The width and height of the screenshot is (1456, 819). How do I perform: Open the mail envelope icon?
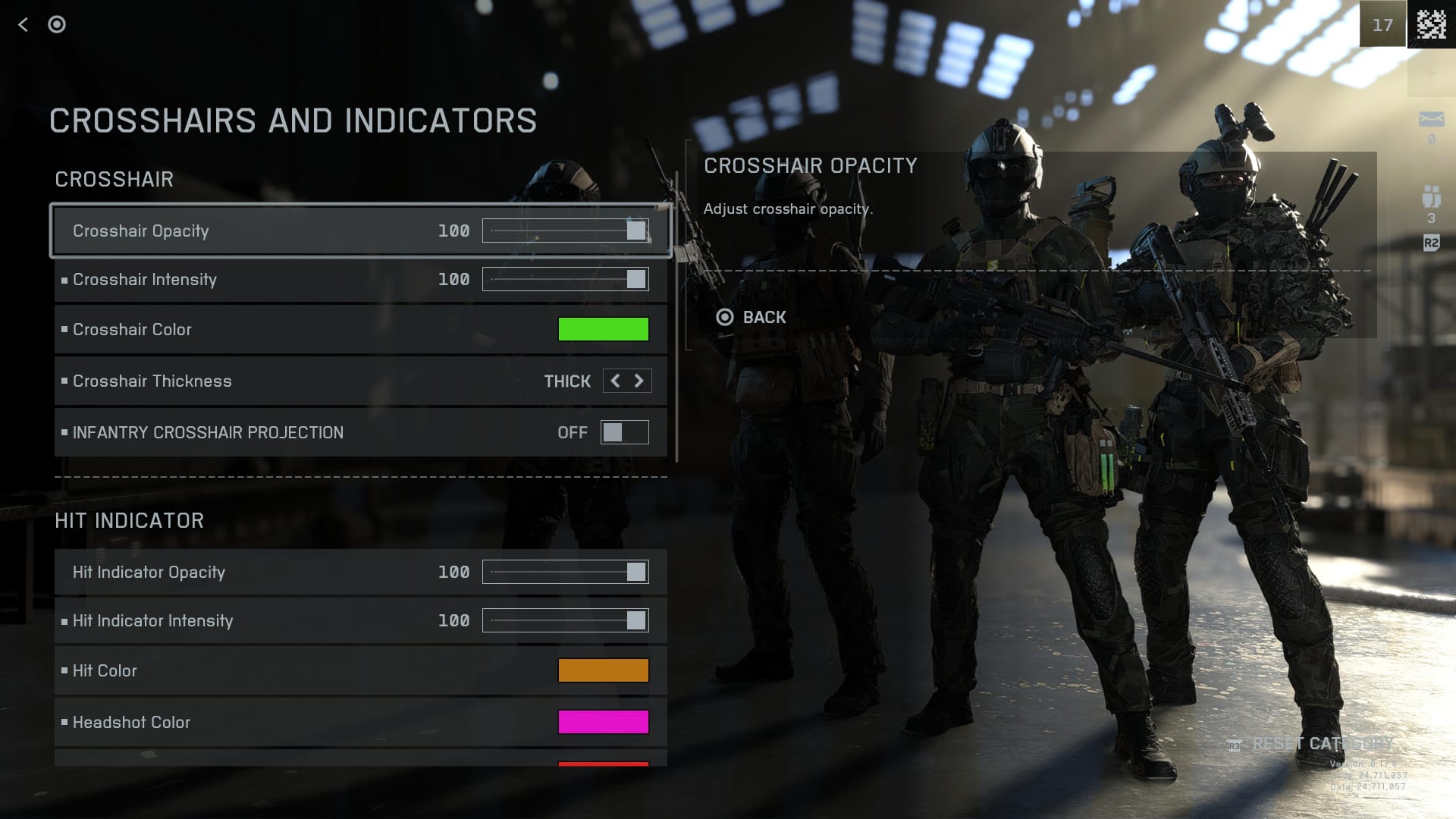pos(1431,119)
